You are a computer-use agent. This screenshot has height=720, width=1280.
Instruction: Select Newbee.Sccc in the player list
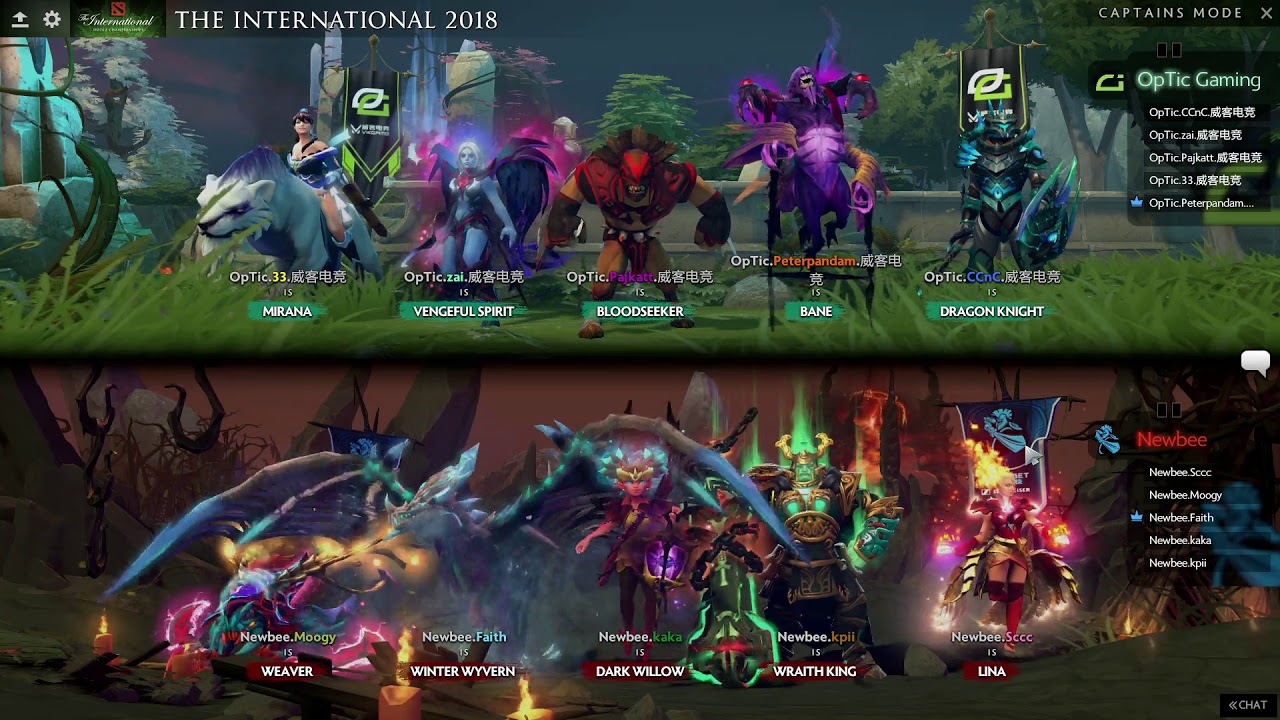point(1180,472)
